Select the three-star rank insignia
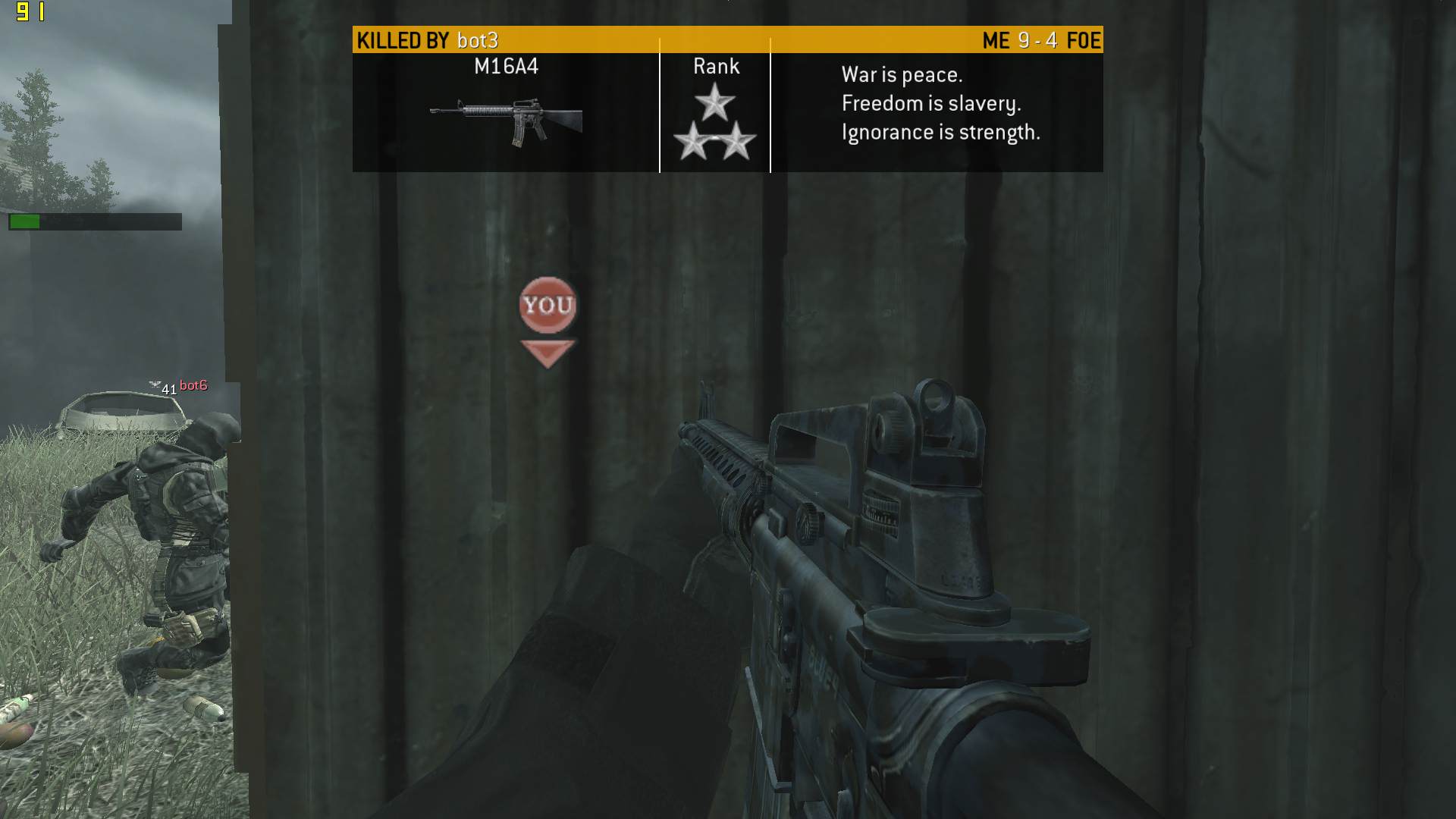The height and width of the screenshot is (819, 1456). tap(714, 123)
